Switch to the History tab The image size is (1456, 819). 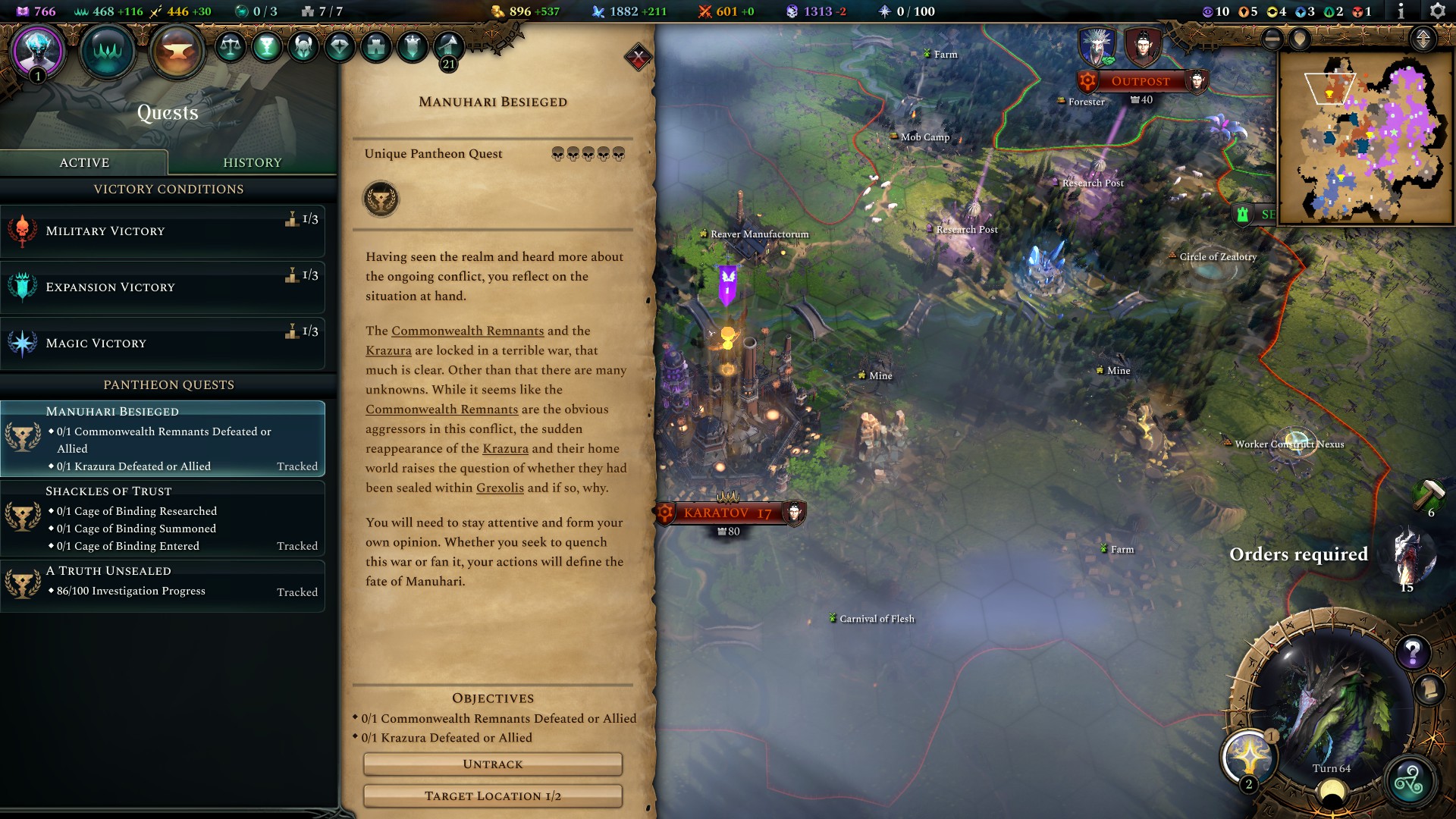(x=253, y=162)
